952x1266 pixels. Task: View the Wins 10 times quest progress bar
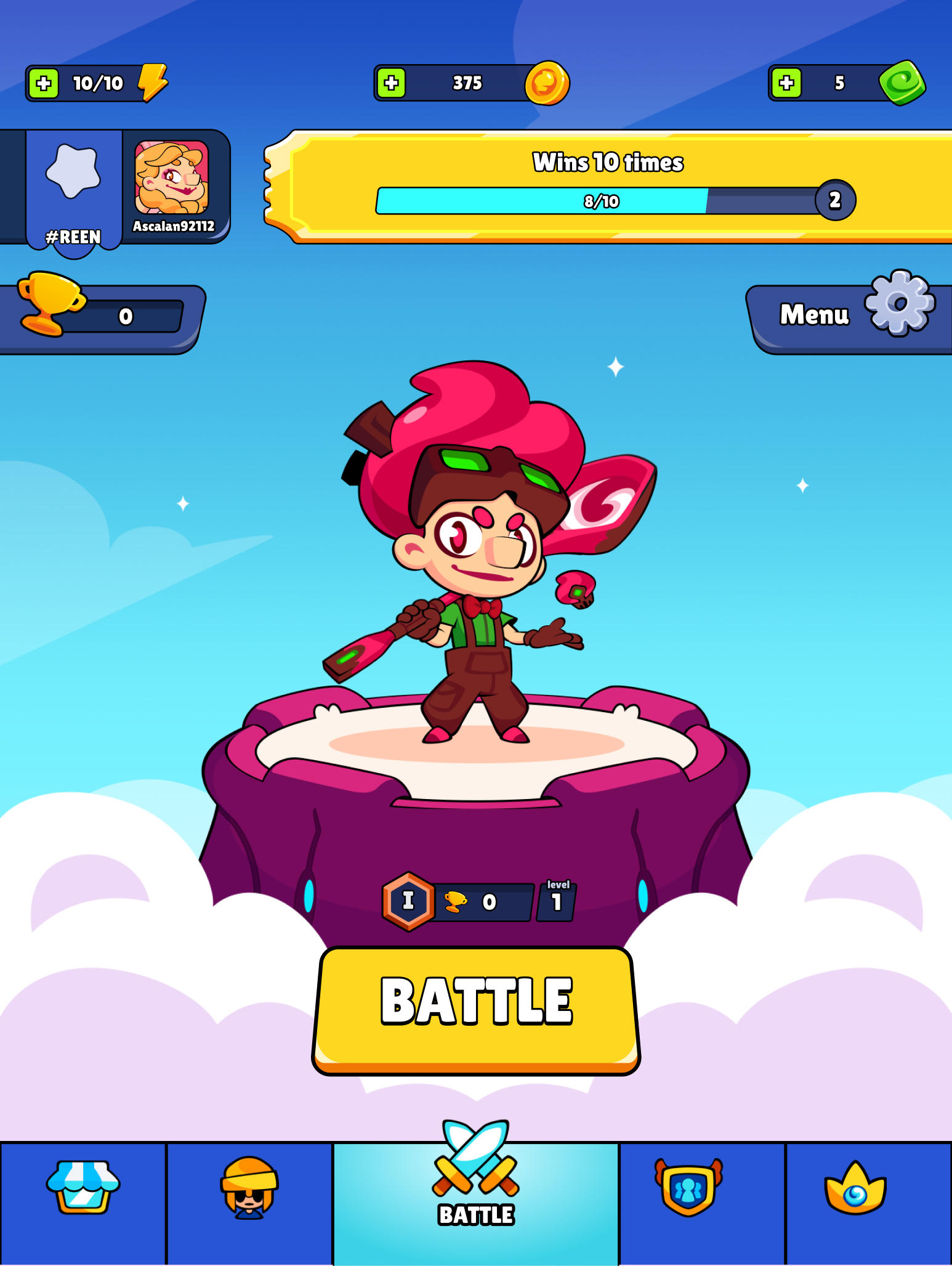610,200
